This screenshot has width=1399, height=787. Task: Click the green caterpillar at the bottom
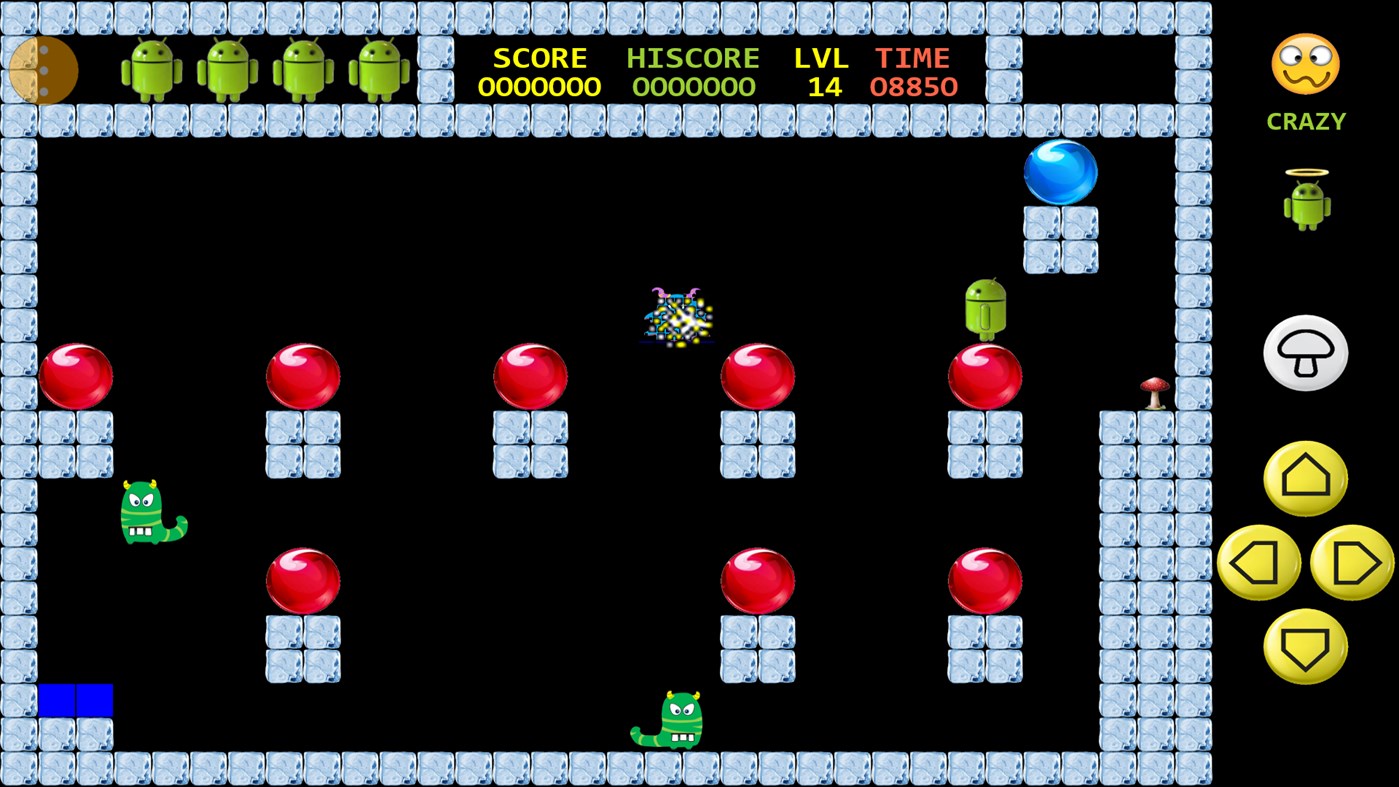pyautogui.click(x=671, y=718)
